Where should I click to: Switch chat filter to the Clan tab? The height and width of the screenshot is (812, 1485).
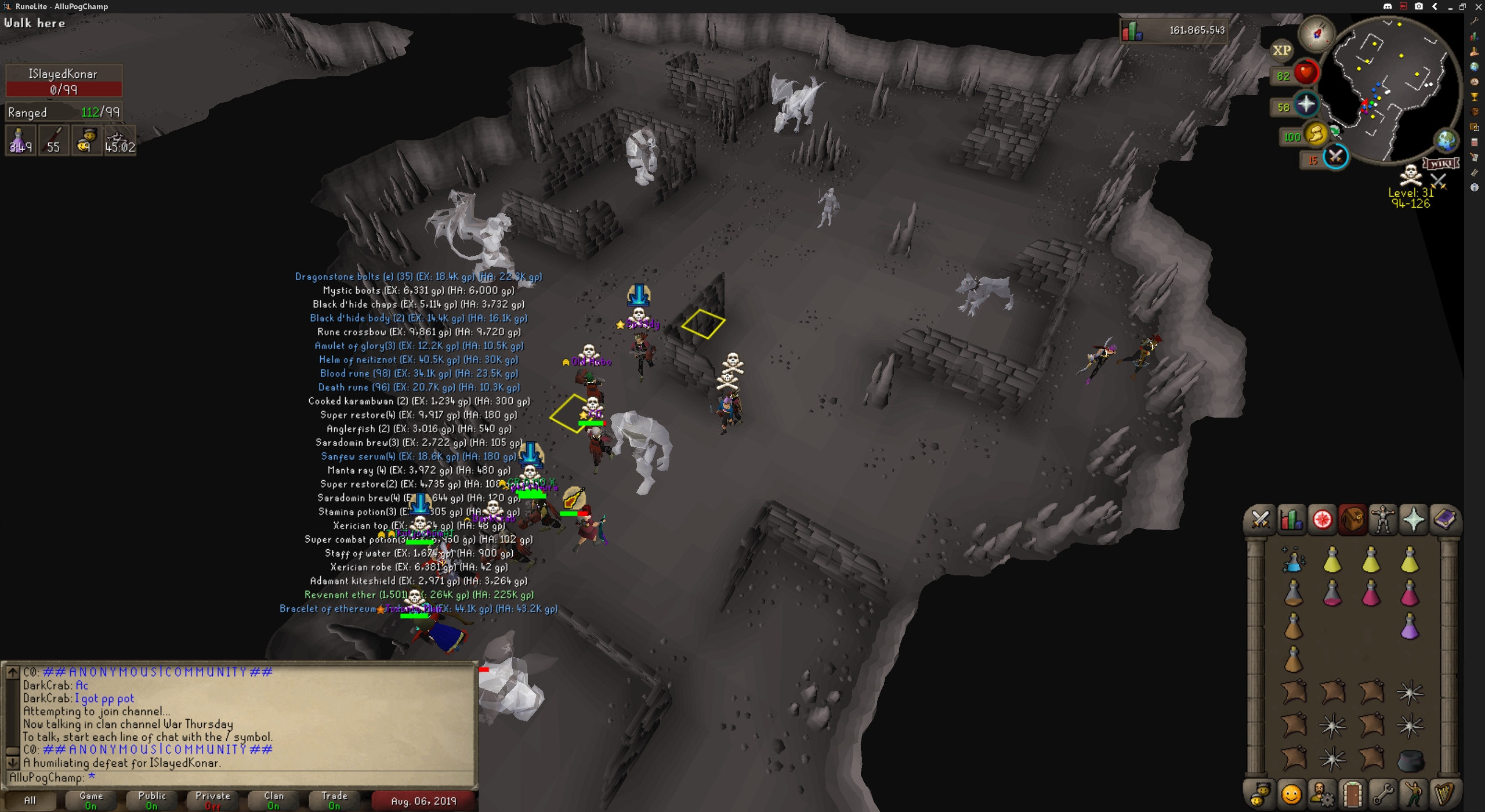pos(274,800)
